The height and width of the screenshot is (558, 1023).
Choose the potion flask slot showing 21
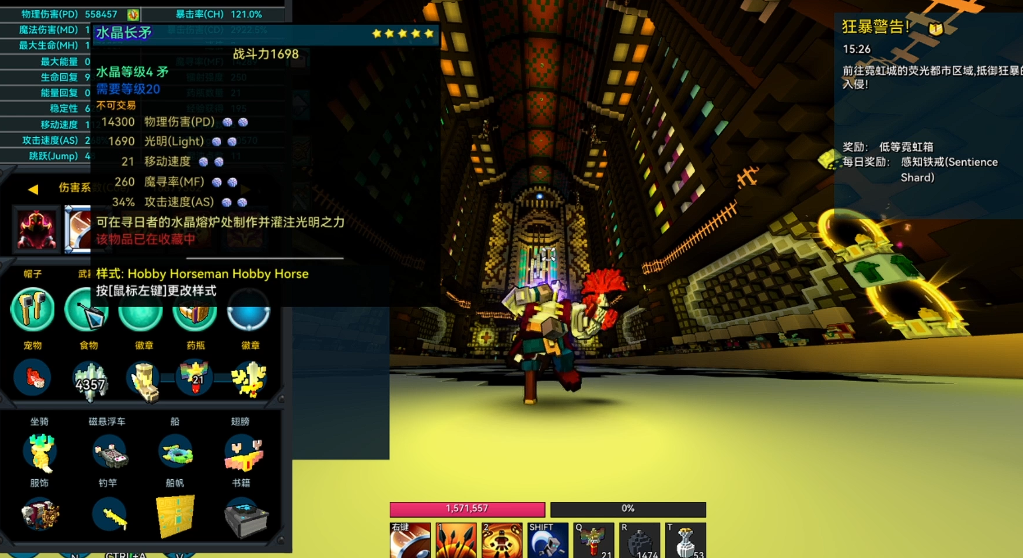coord(191,378)
